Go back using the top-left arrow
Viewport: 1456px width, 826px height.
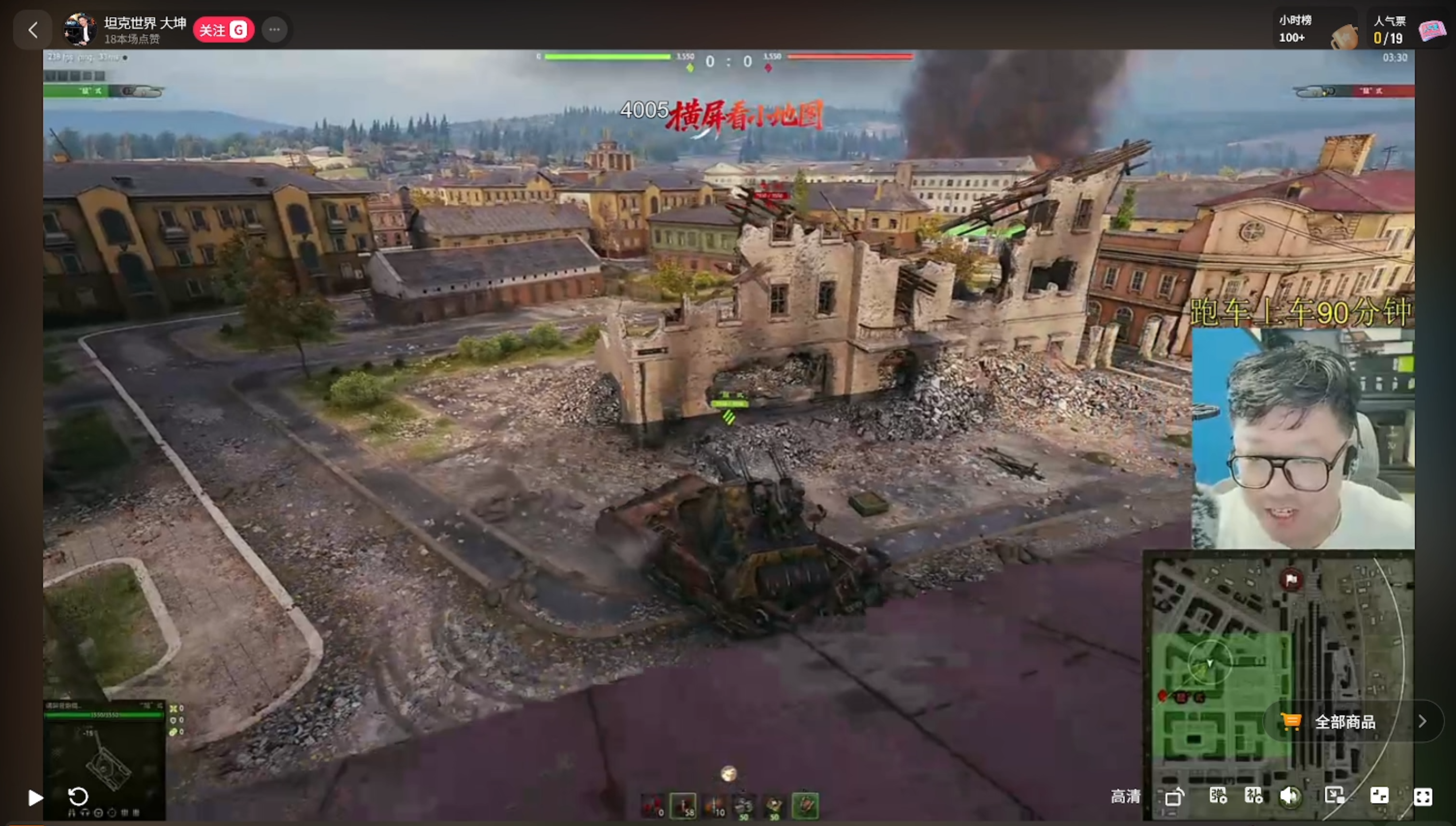[33, 29]
